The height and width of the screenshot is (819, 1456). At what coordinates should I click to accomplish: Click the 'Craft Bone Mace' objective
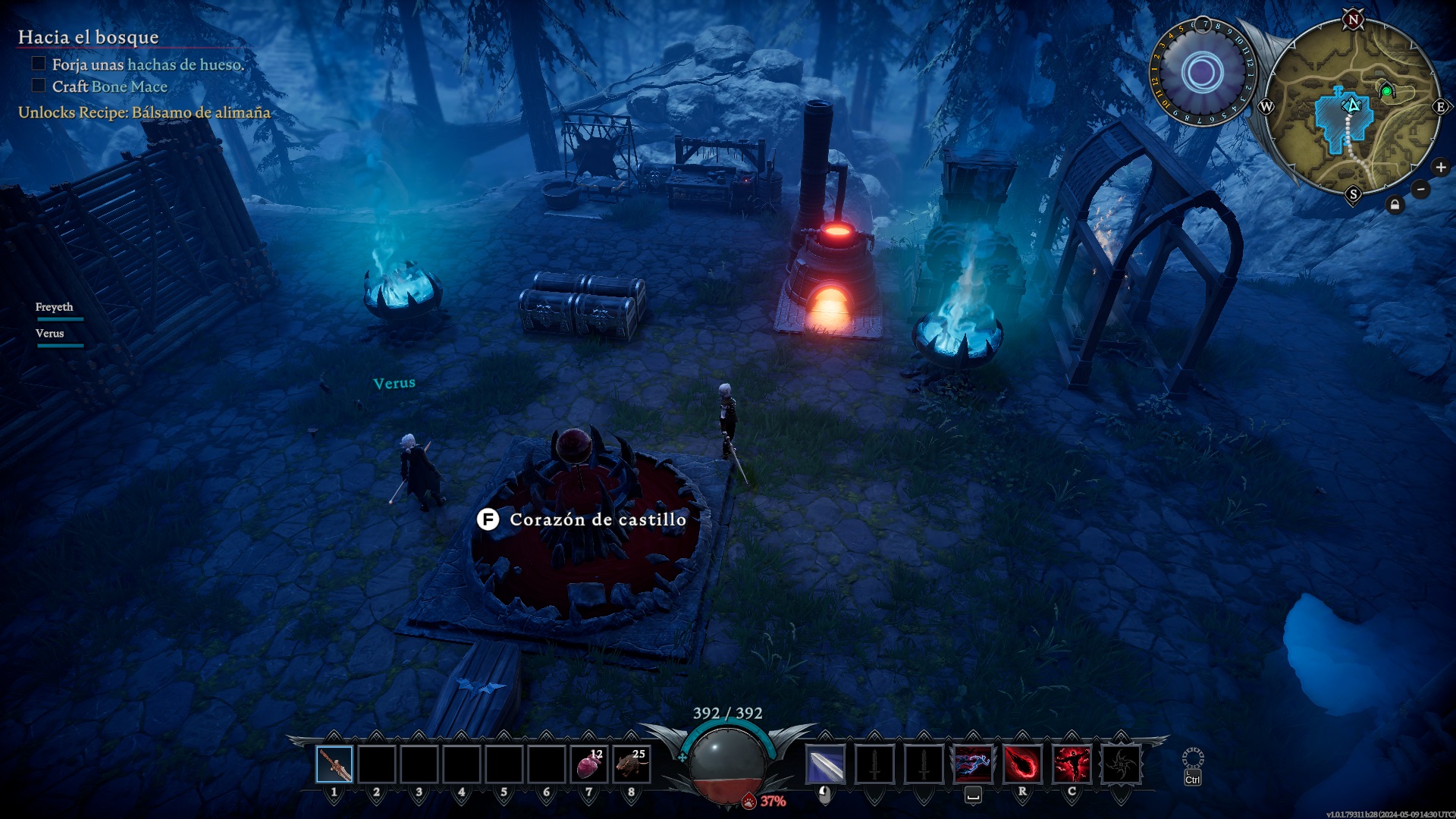pyautogui.click(x=109, y=86)
